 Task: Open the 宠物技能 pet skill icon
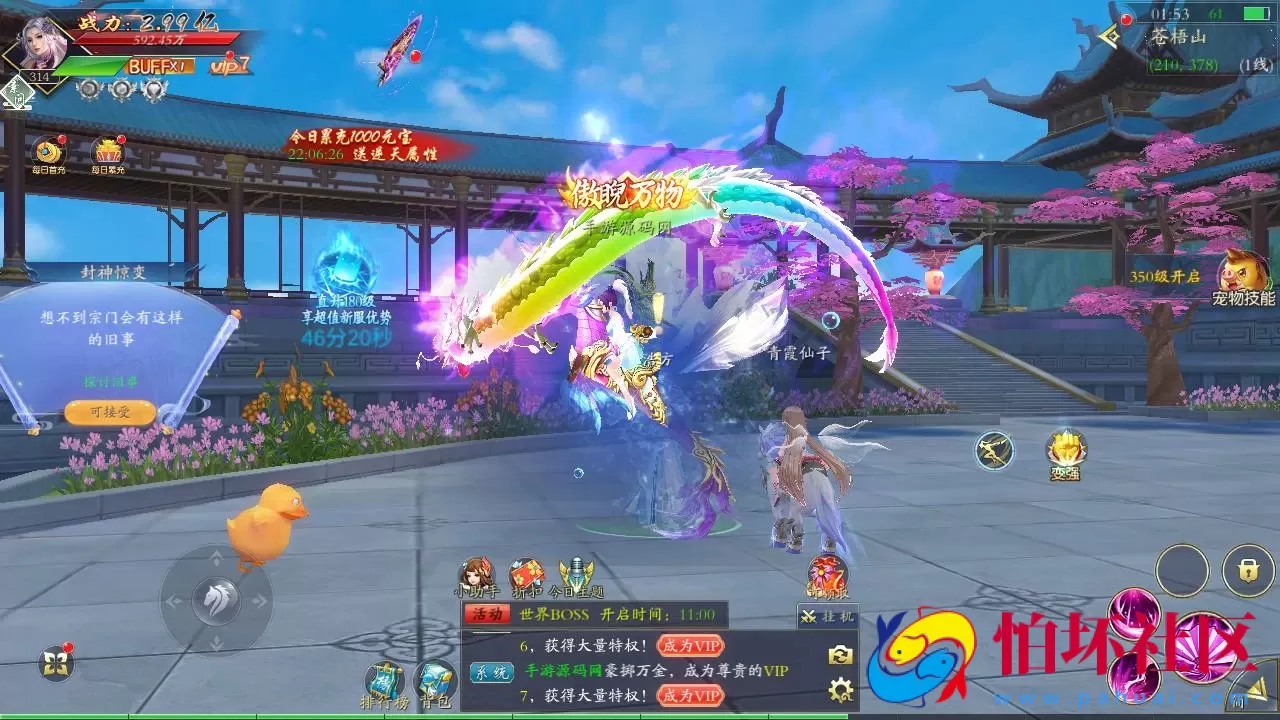point(1242,278)
